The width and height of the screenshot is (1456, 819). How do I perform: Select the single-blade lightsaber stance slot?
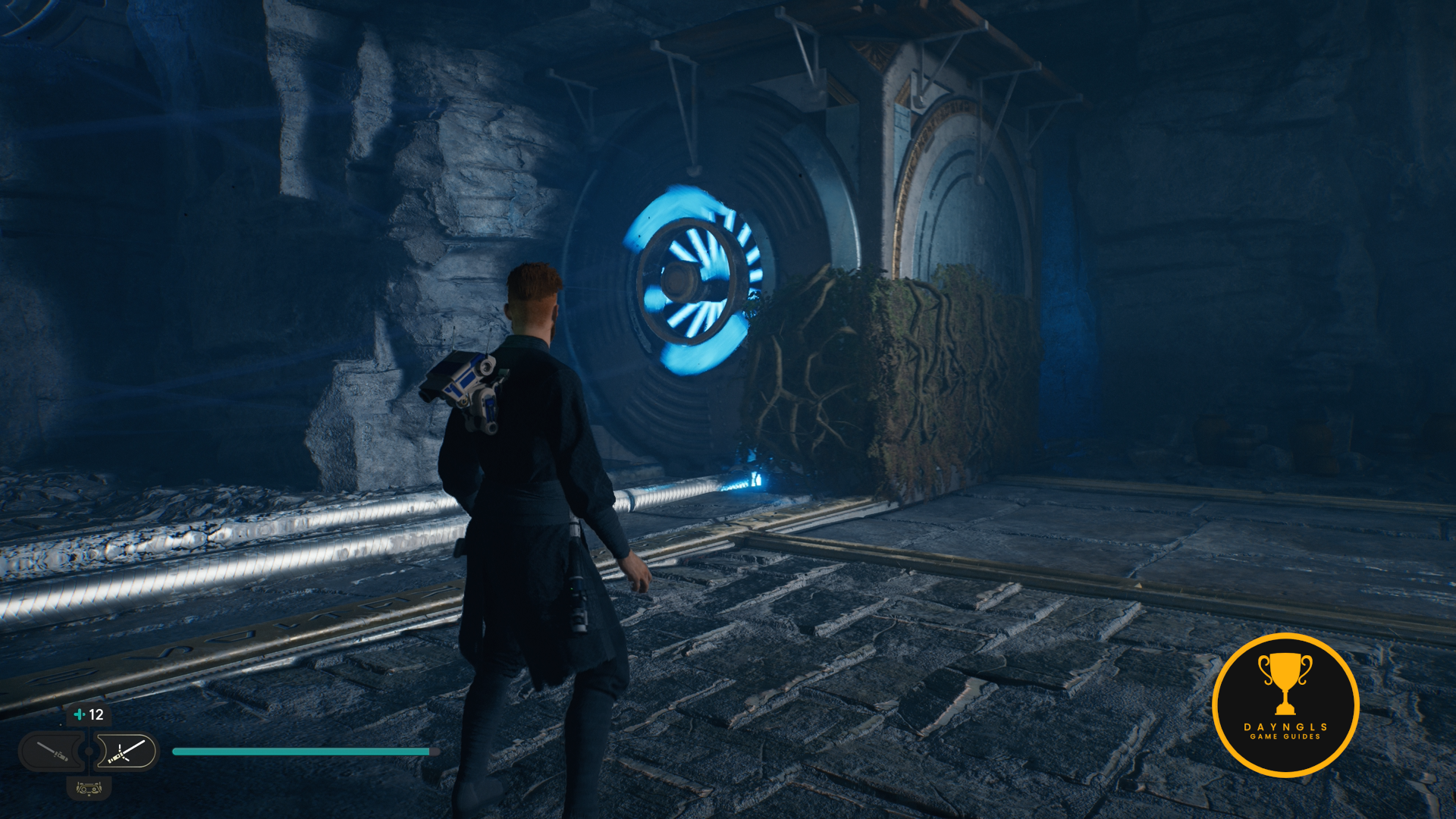(x=52, y=752)
